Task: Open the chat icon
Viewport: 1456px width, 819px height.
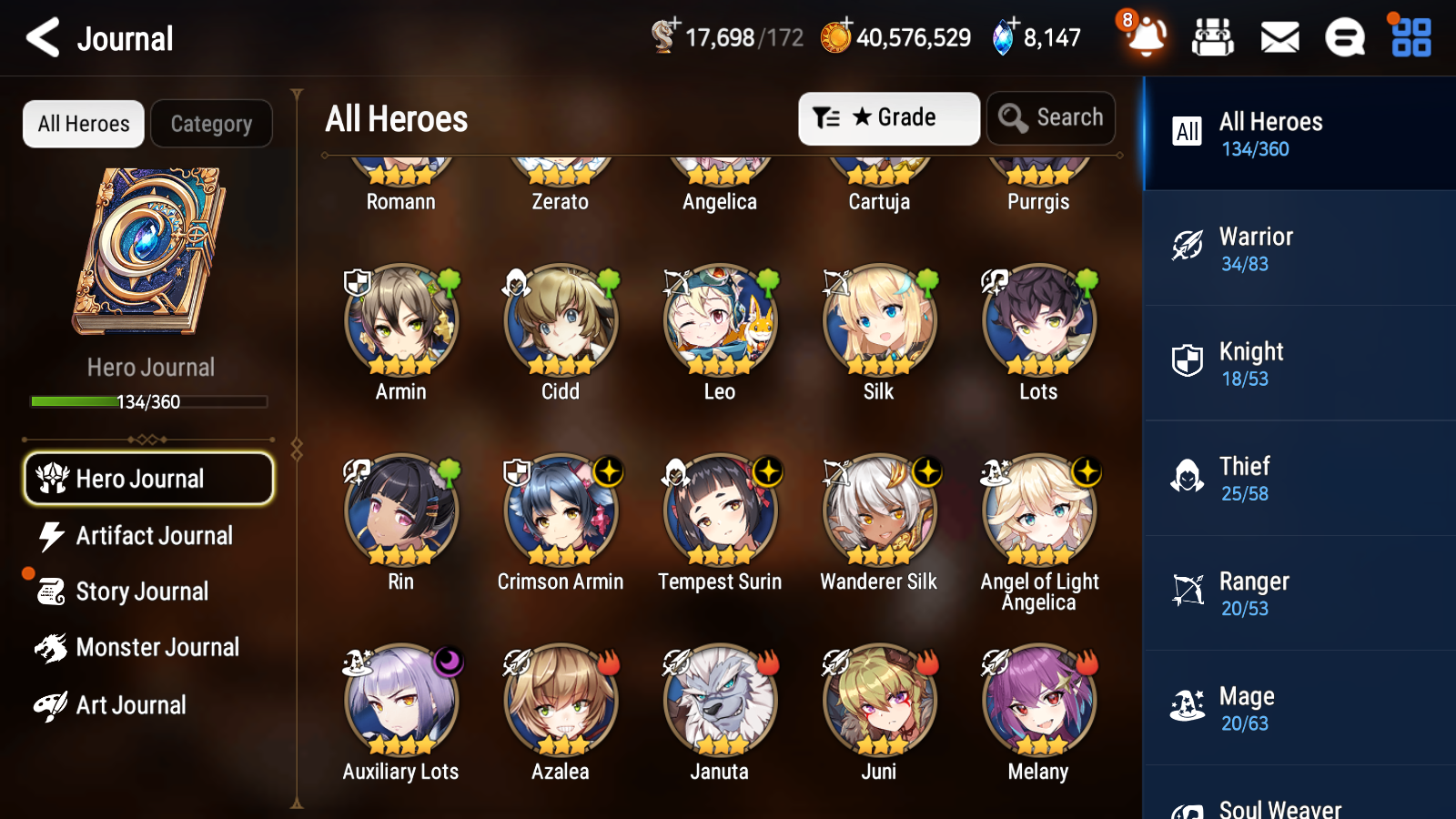Action: [x=1344, y=38]
